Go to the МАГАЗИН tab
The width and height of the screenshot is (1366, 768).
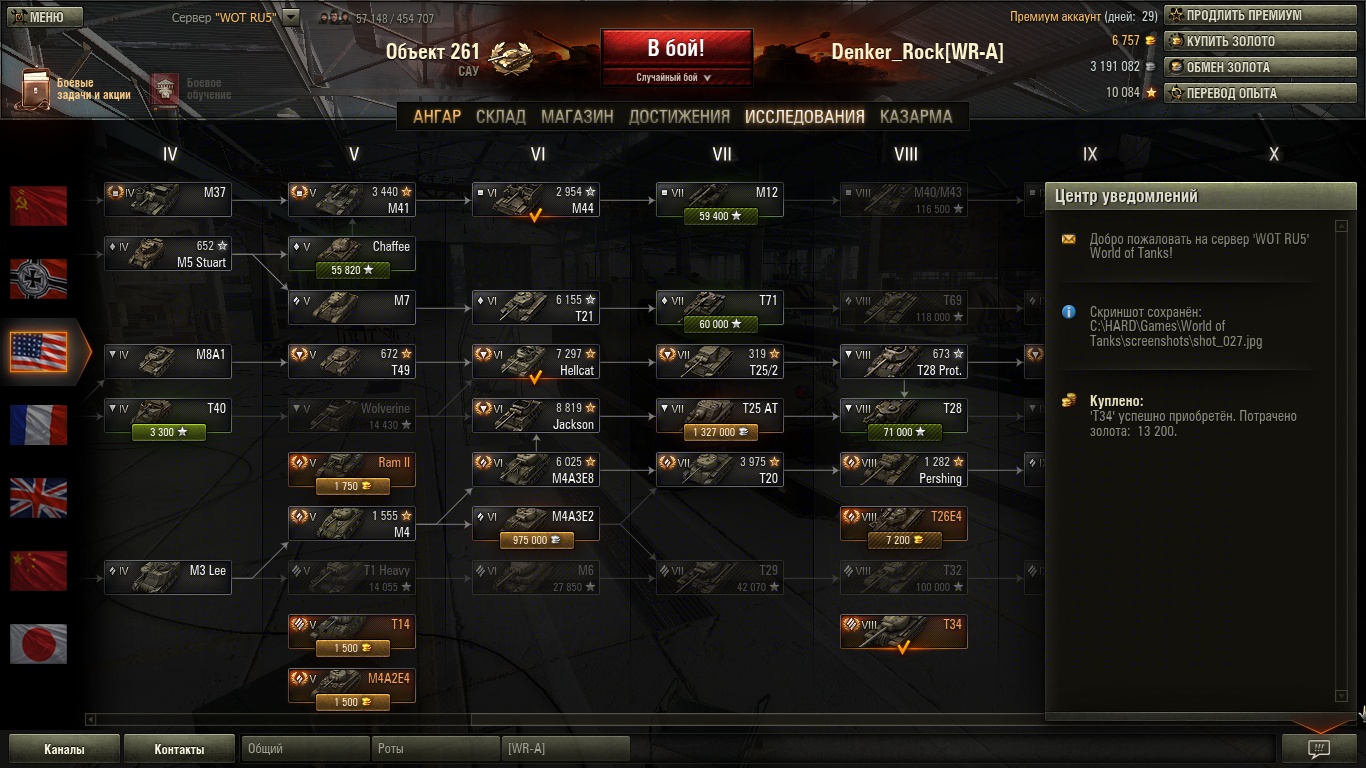click(577, 116)
